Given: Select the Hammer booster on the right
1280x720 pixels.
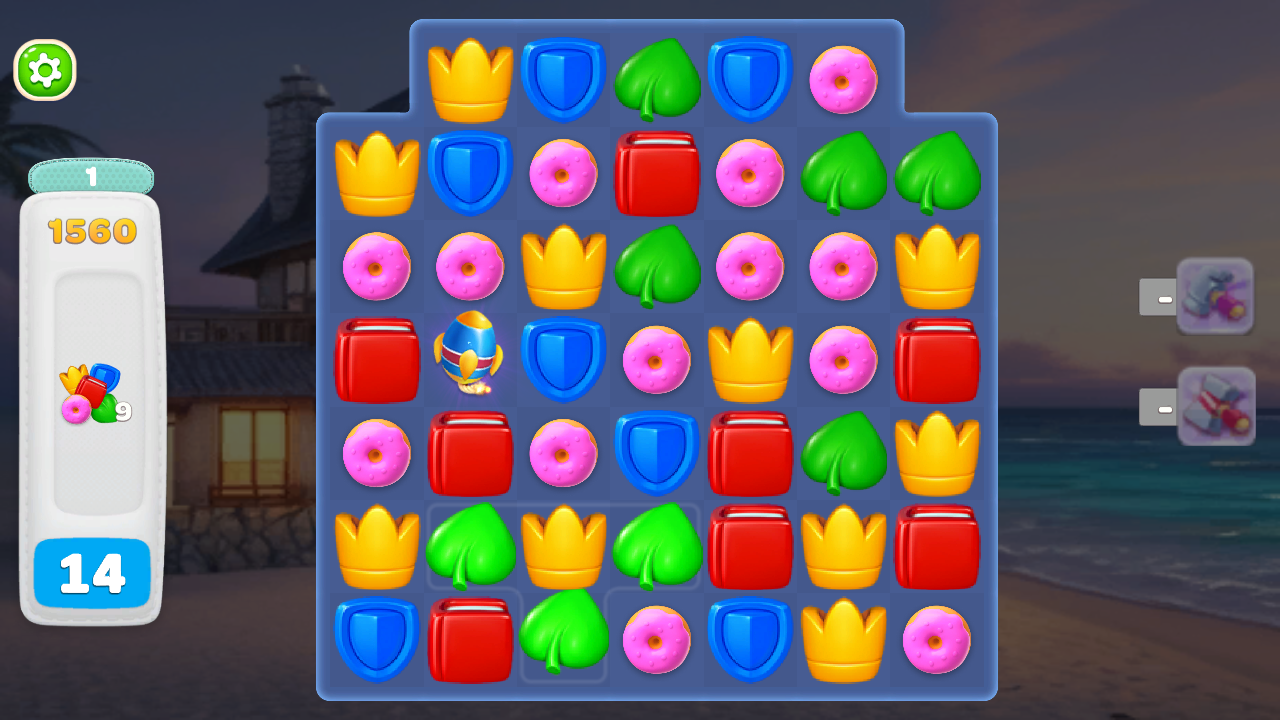Looking at the screenshot, I should tap(1216, 295).
